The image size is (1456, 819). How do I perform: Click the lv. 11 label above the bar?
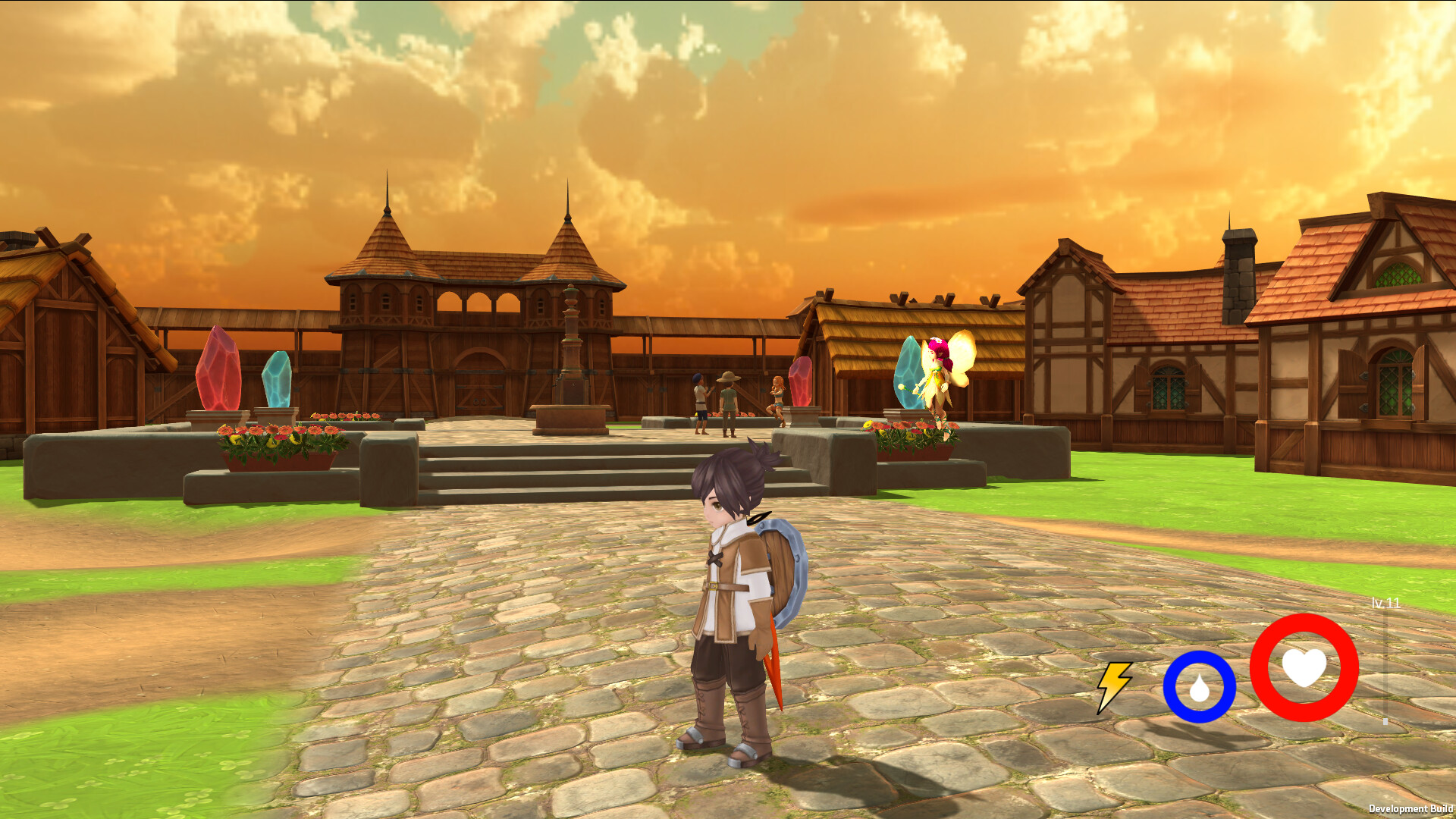[1386, 603]
